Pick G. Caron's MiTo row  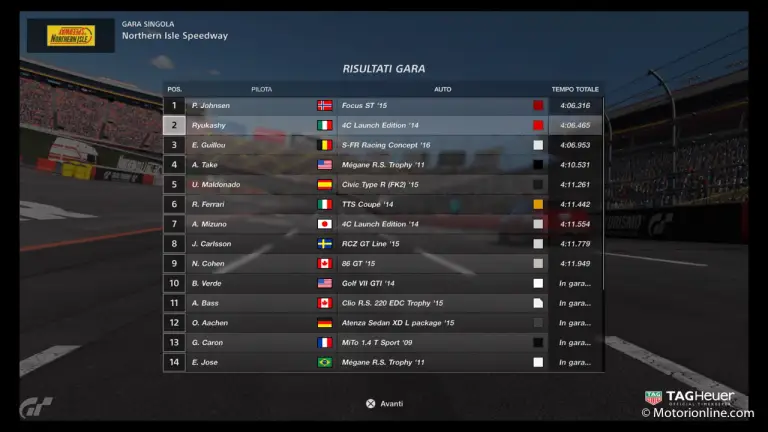coord(383,342)
